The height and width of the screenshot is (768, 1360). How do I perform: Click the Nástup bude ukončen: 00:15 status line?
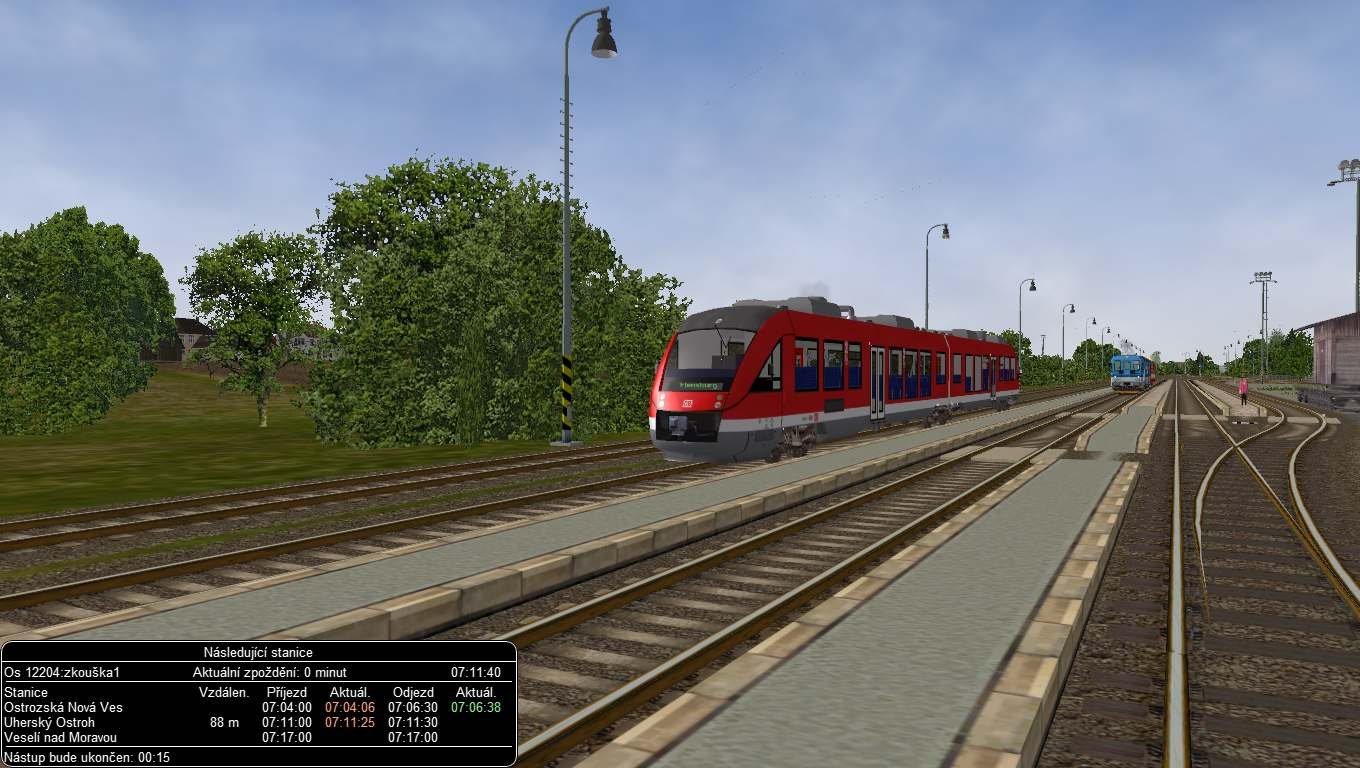pos(85,758)
